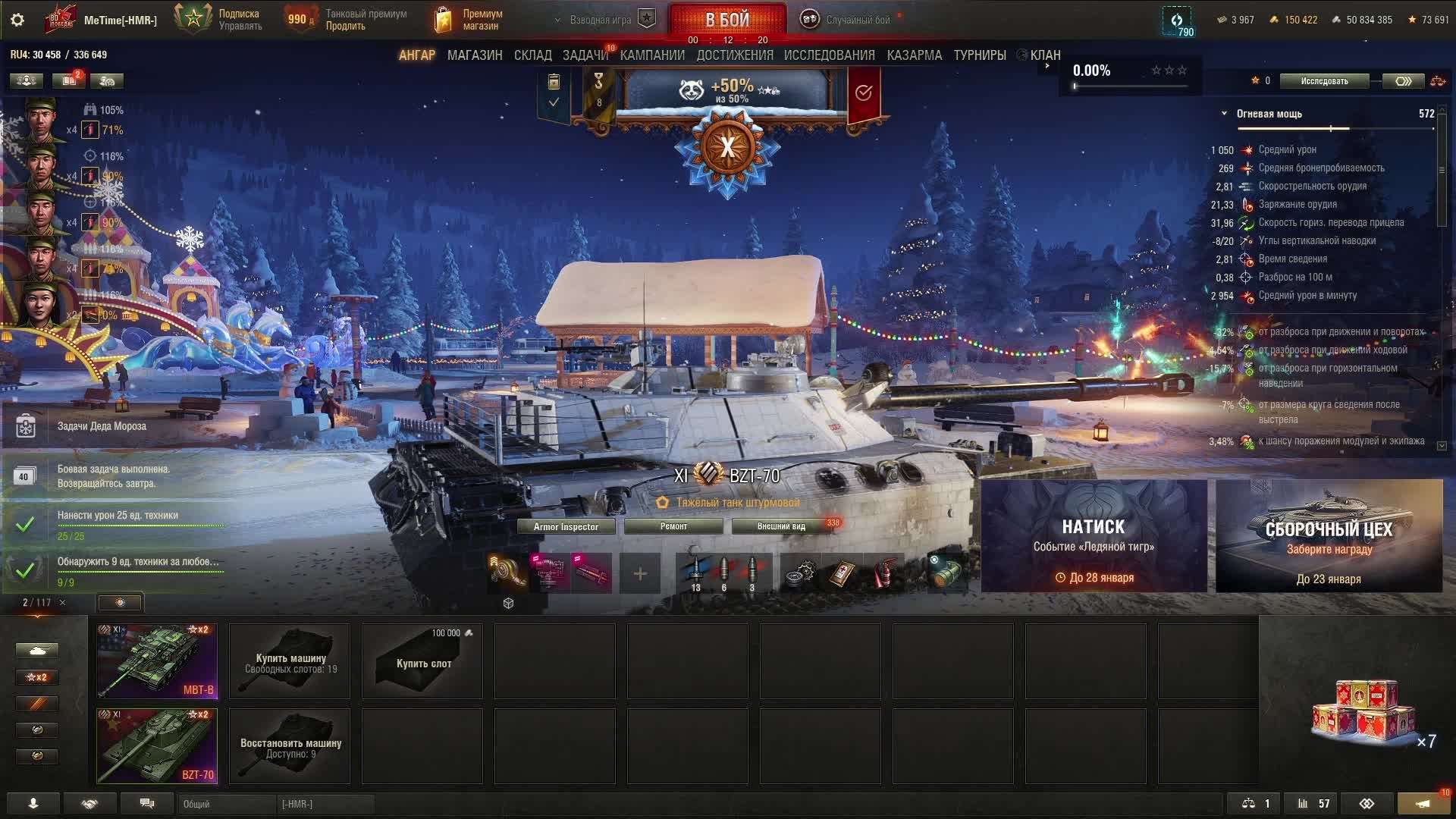
Task: Open the НАТИСК event banner
Action: (1094, 535)
